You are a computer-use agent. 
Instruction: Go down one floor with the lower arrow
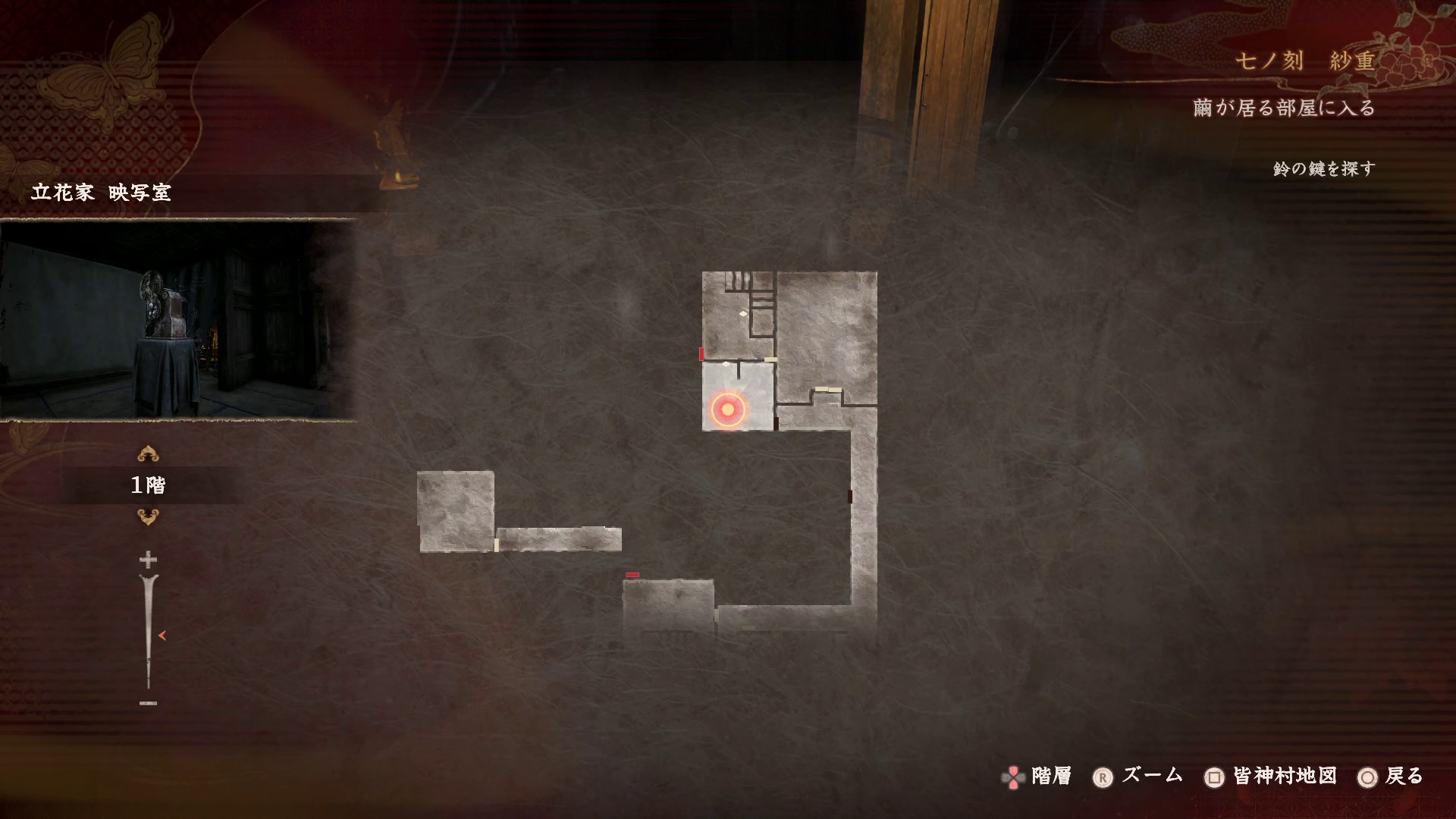(148, 517)
